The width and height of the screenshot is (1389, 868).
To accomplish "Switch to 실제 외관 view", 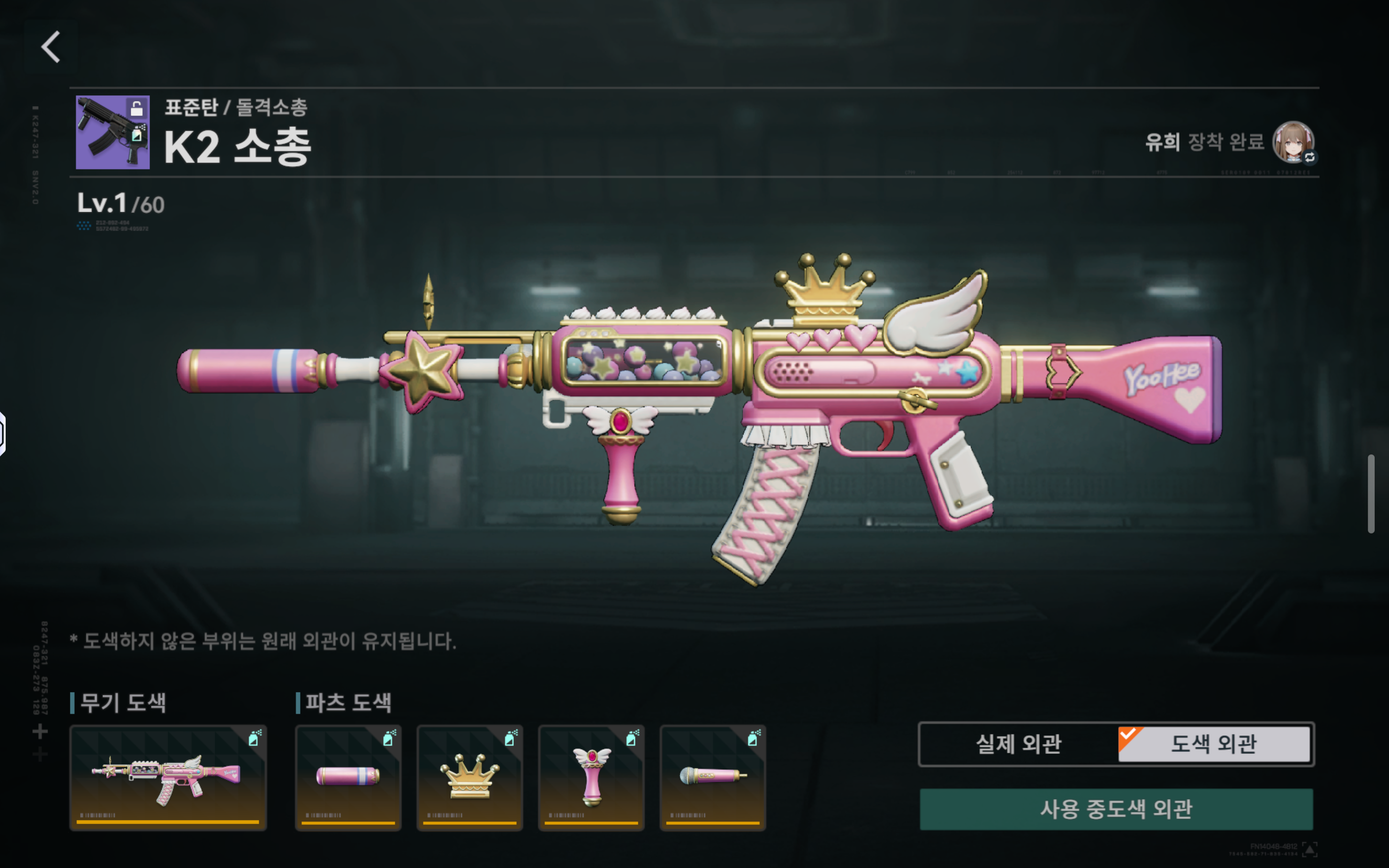I will pyautogui.click(x=1018, y=744).
